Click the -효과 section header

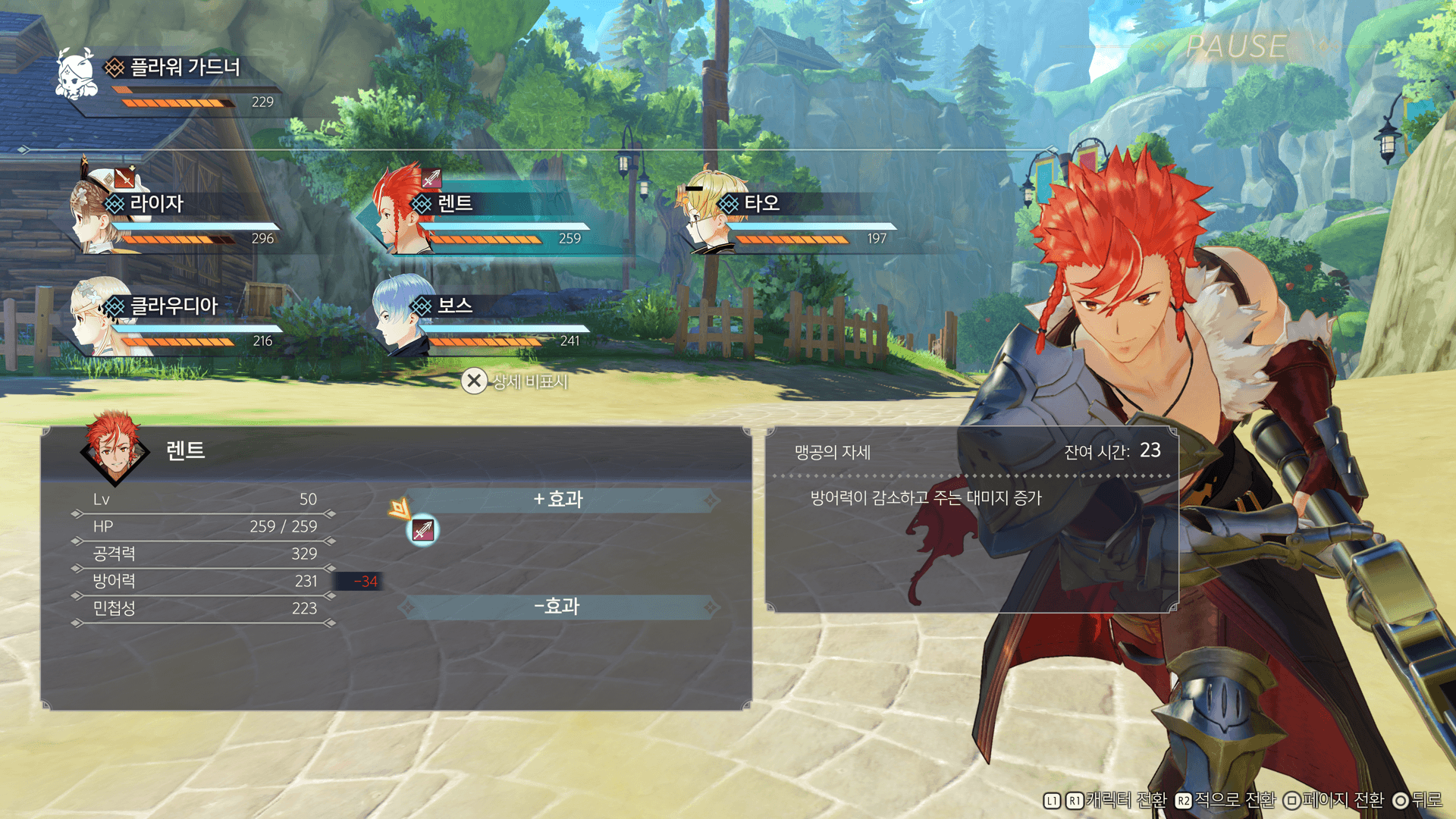point(559,606)
